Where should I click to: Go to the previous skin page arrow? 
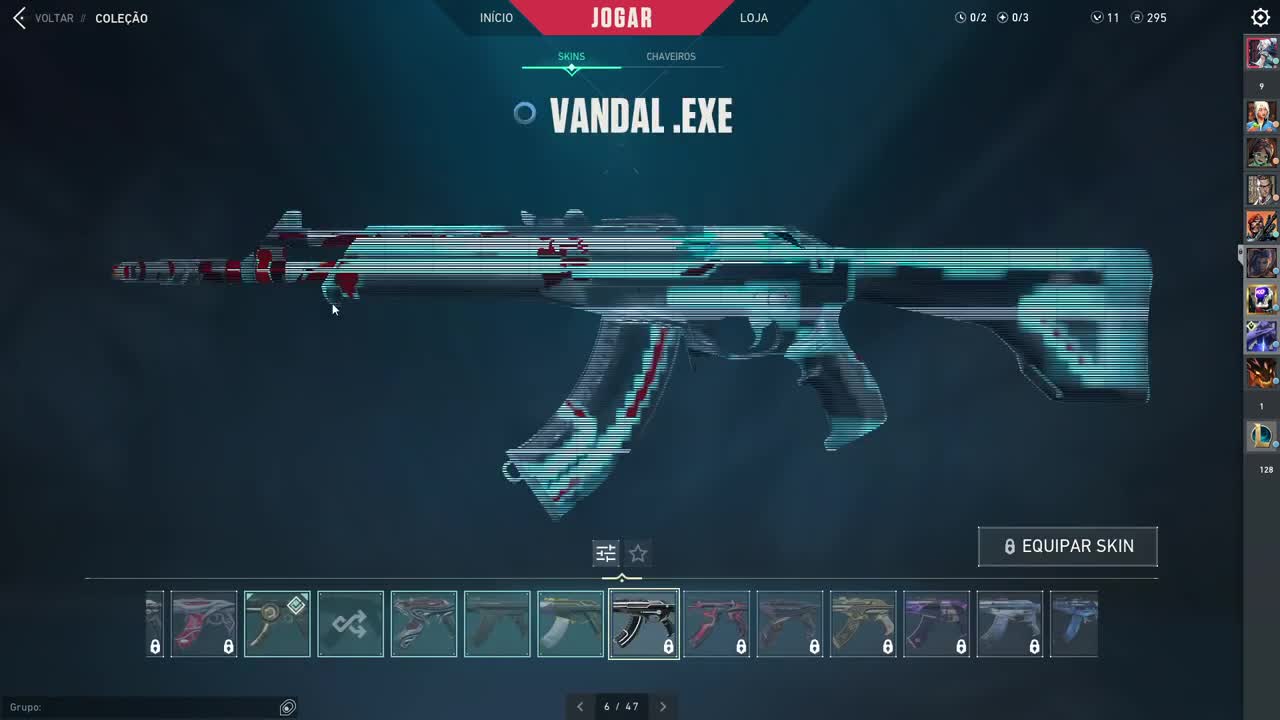point(580,707)
